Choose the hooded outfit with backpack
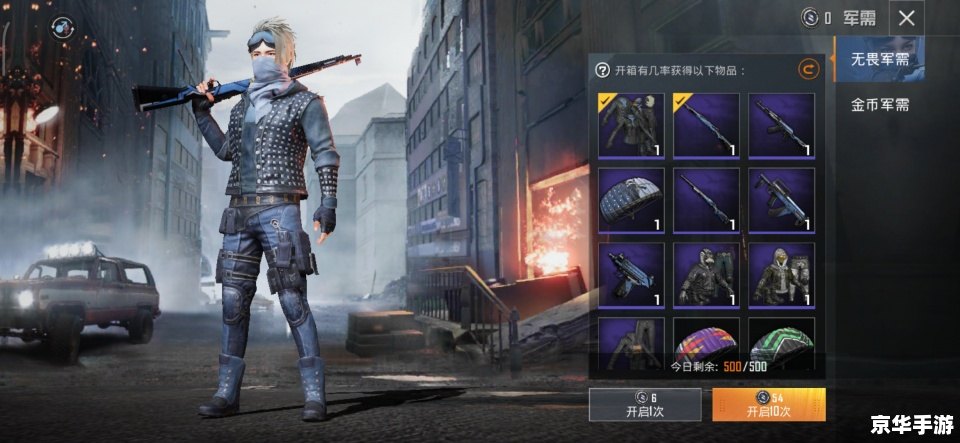Screen dimensions: 960x443 click(x=781, y=274)
